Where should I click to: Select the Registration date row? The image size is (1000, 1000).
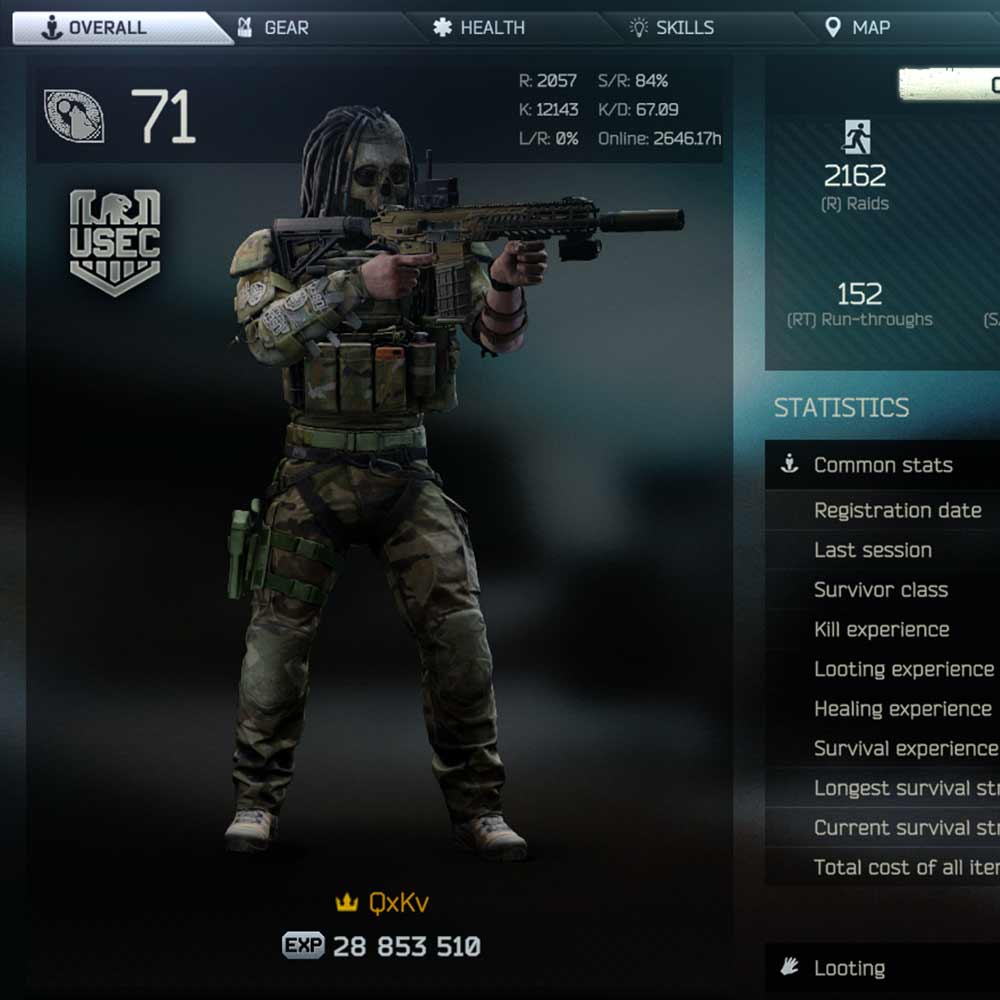click(897, 510)
